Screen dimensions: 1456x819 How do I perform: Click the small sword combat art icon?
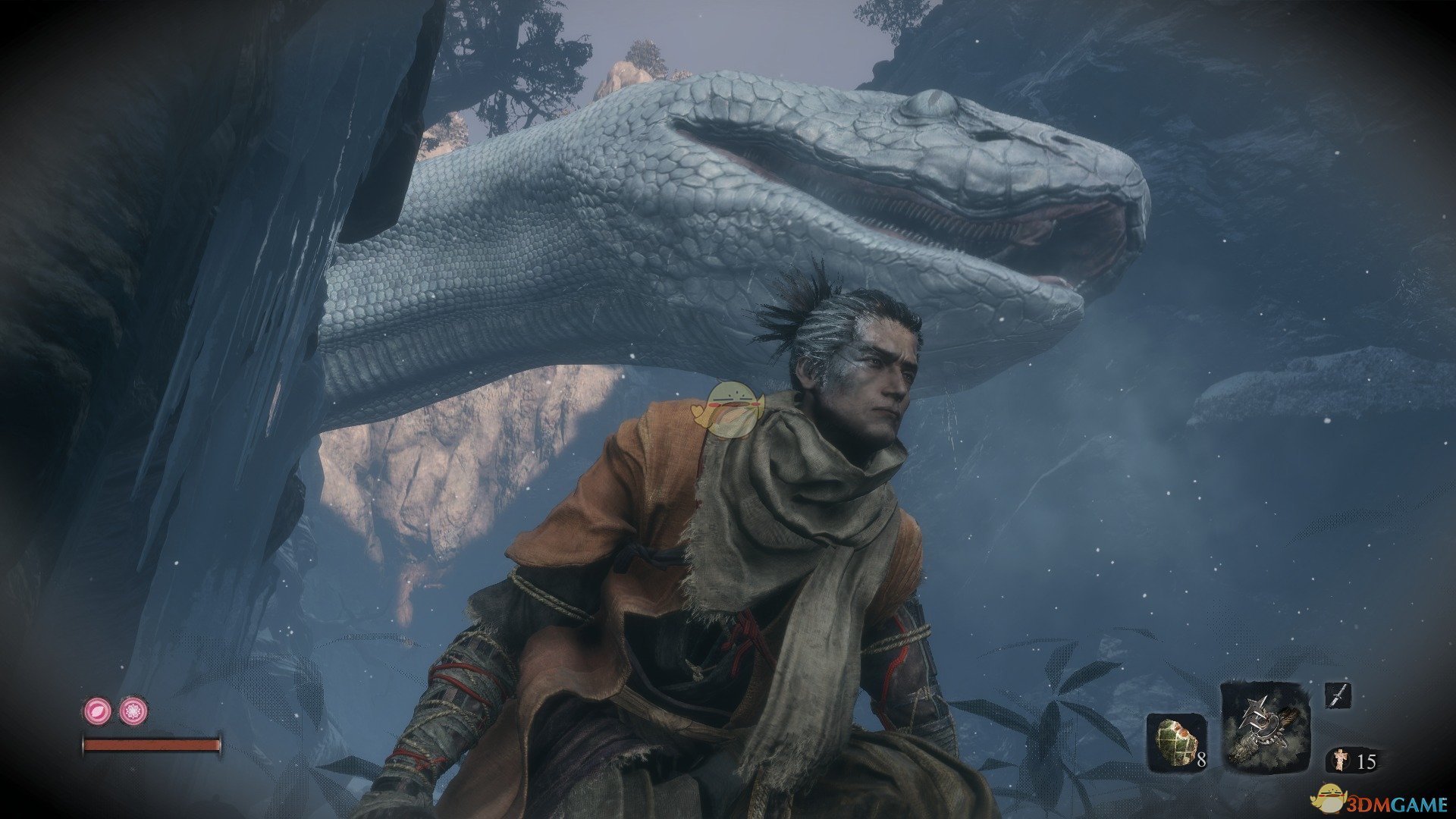(x=1338, y=695)
